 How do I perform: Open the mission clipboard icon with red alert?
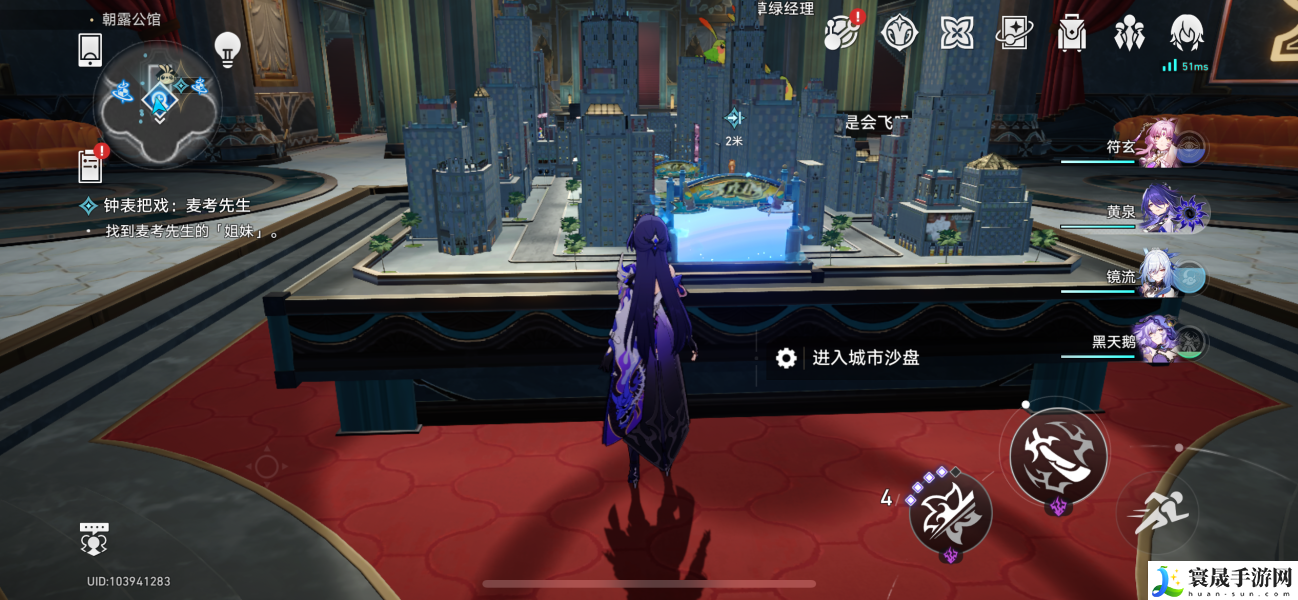pos(92,165)
